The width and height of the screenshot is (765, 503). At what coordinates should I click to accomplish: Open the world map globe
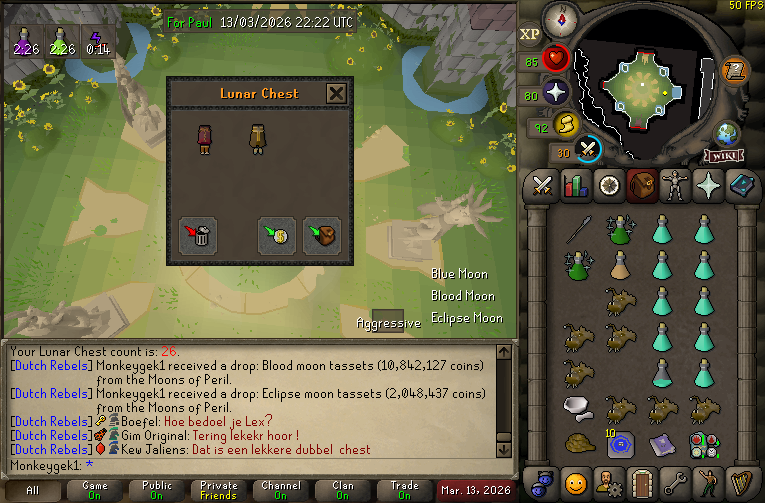click(725, 134)
